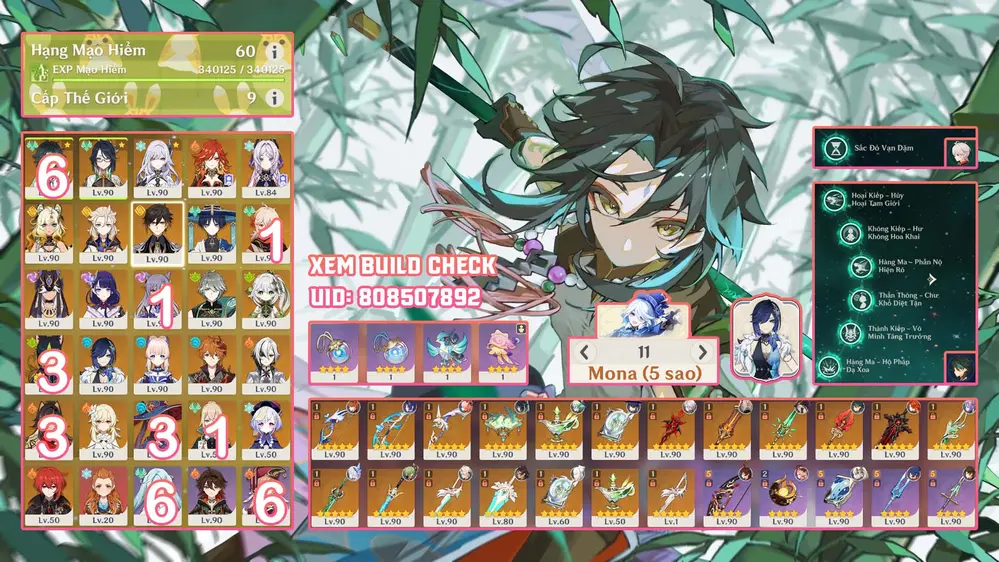Select 'Hoại Kiếp – Hủy Hoại Tam Giới' constellation node
Viewport: 999px width, 562px height.
pyautogui.click(x=880, y=200)
